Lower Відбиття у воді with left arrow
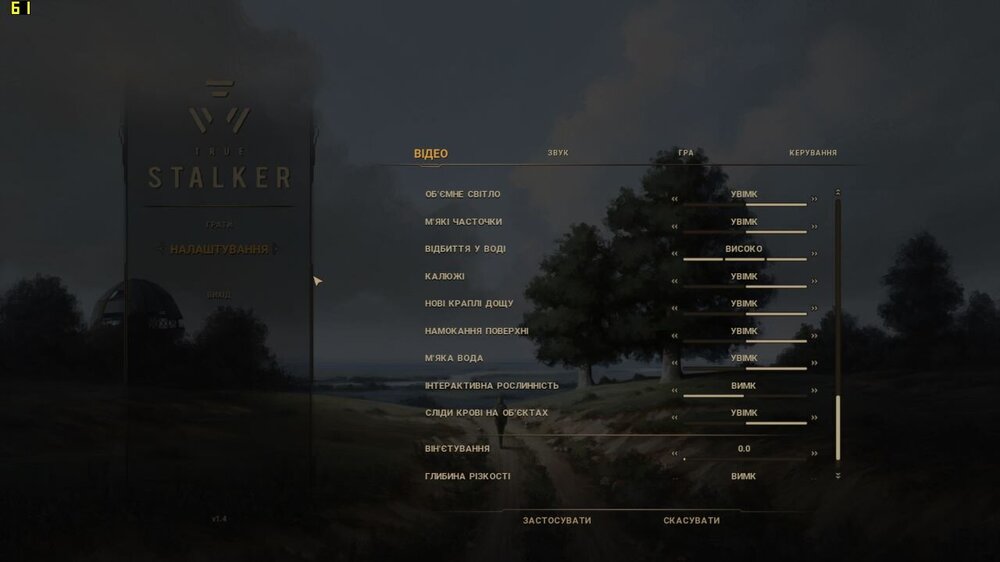 [675, 254]
